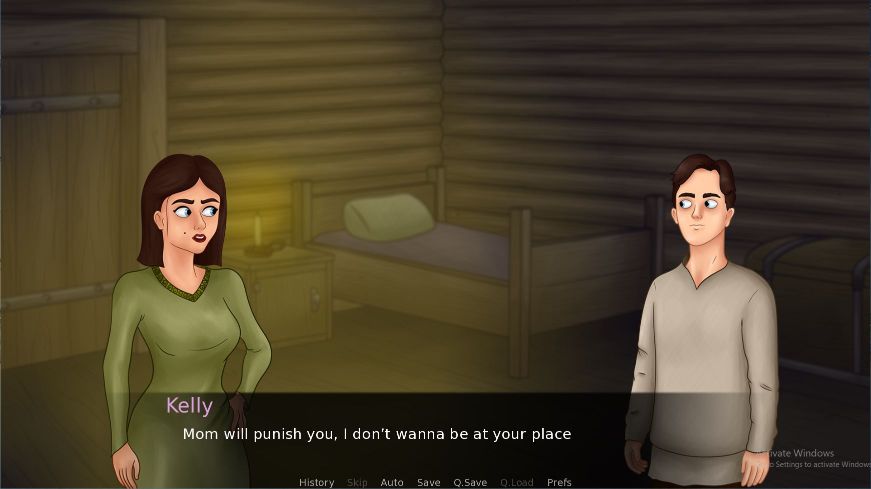This screenshot has height=489, width=871.
Task: Open the History log
Action: click(x=316, y=482)
